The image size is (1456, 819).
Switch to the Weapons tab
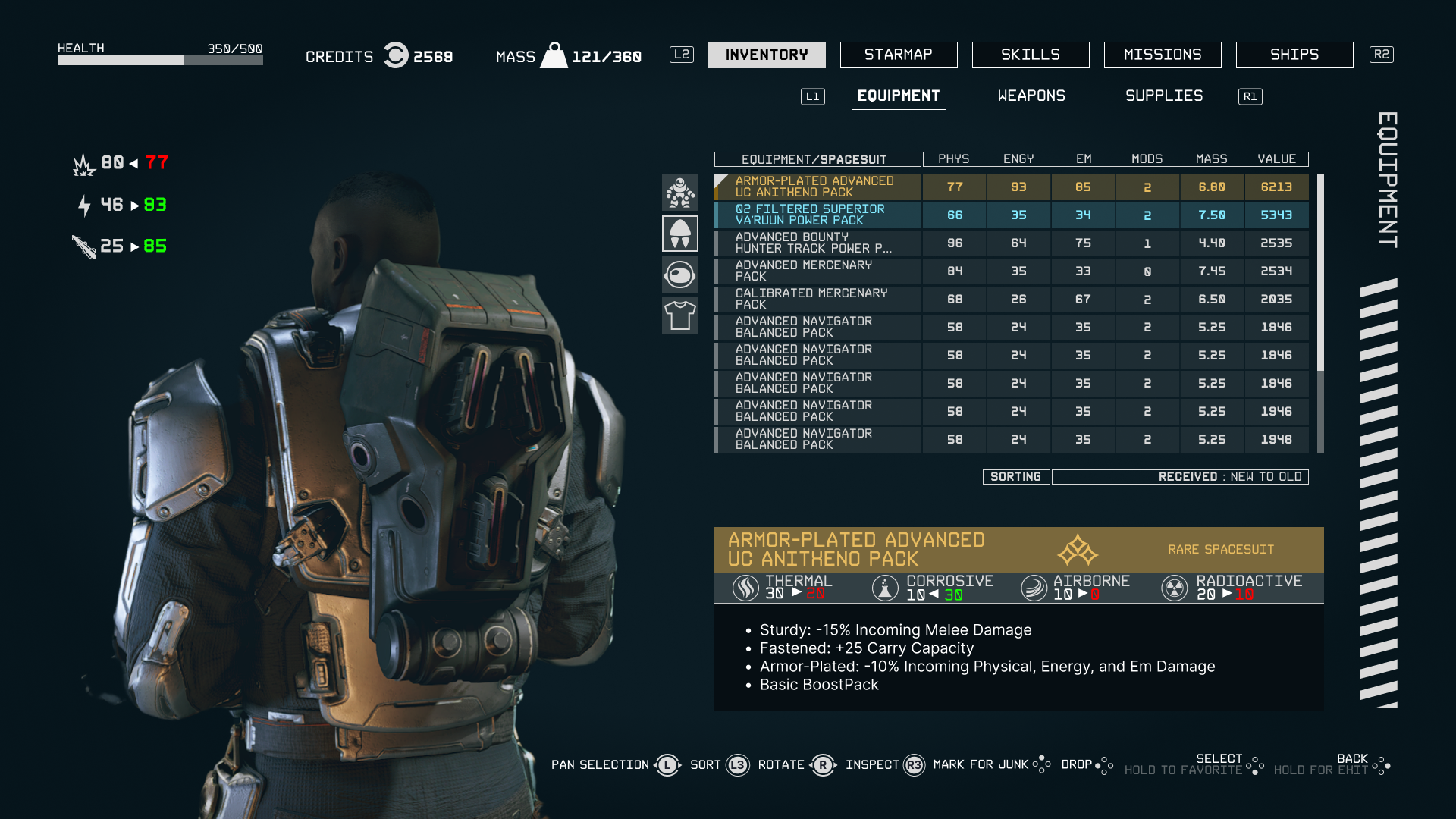coord(1031,96)
